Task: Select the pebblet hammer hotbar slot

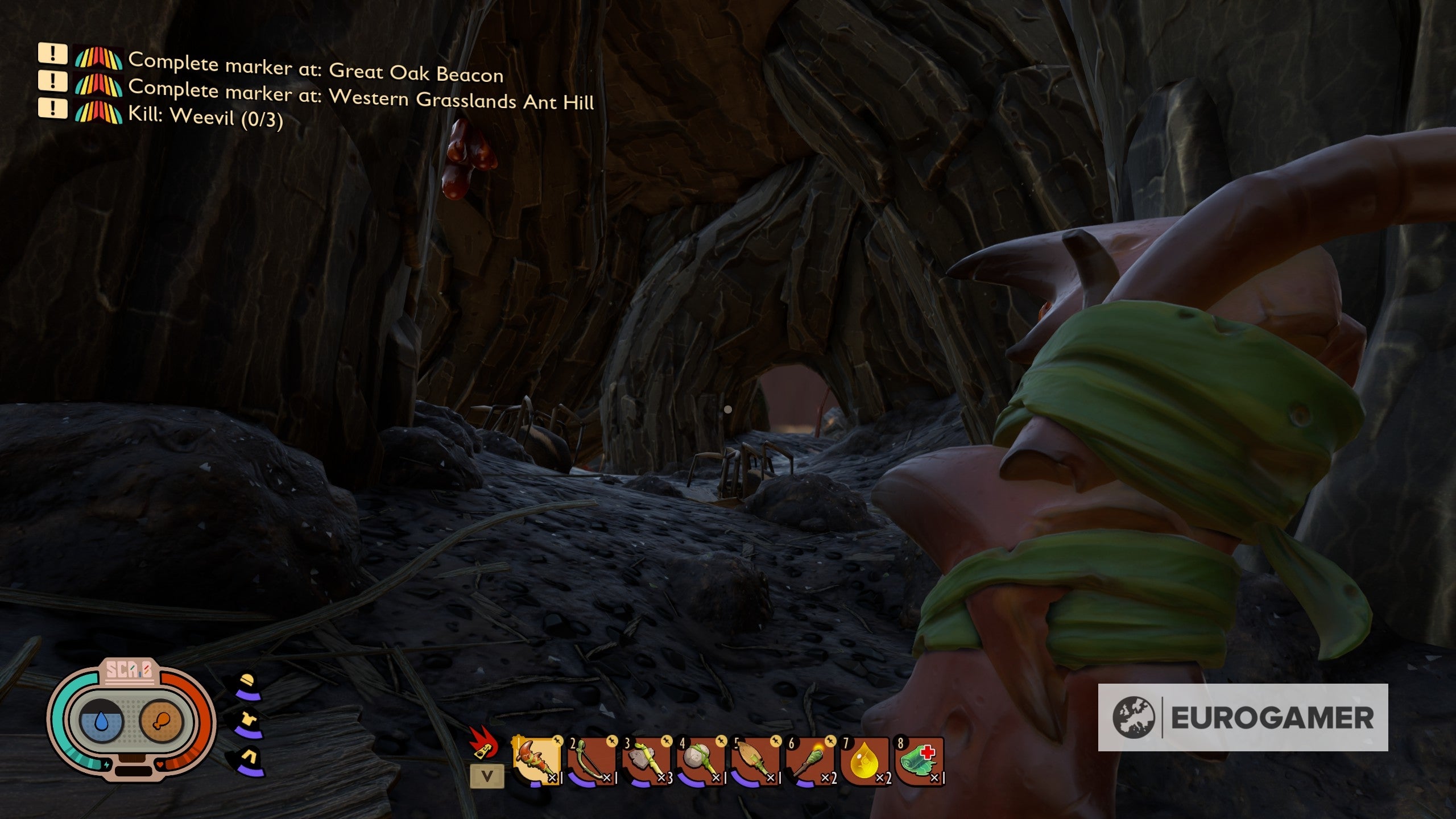Action: point(701,761)
